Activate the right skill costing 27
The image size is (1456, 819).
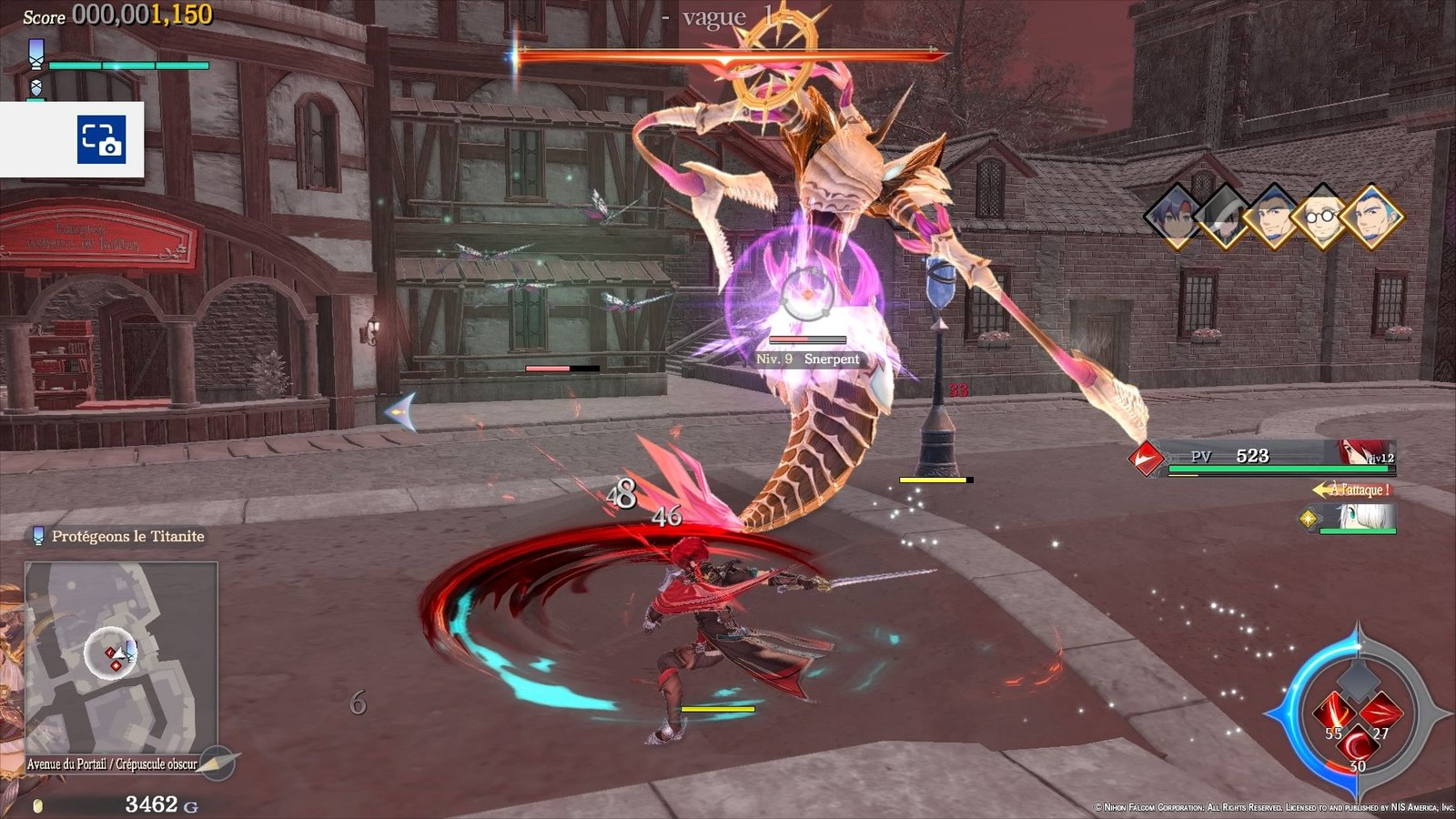1381,712
